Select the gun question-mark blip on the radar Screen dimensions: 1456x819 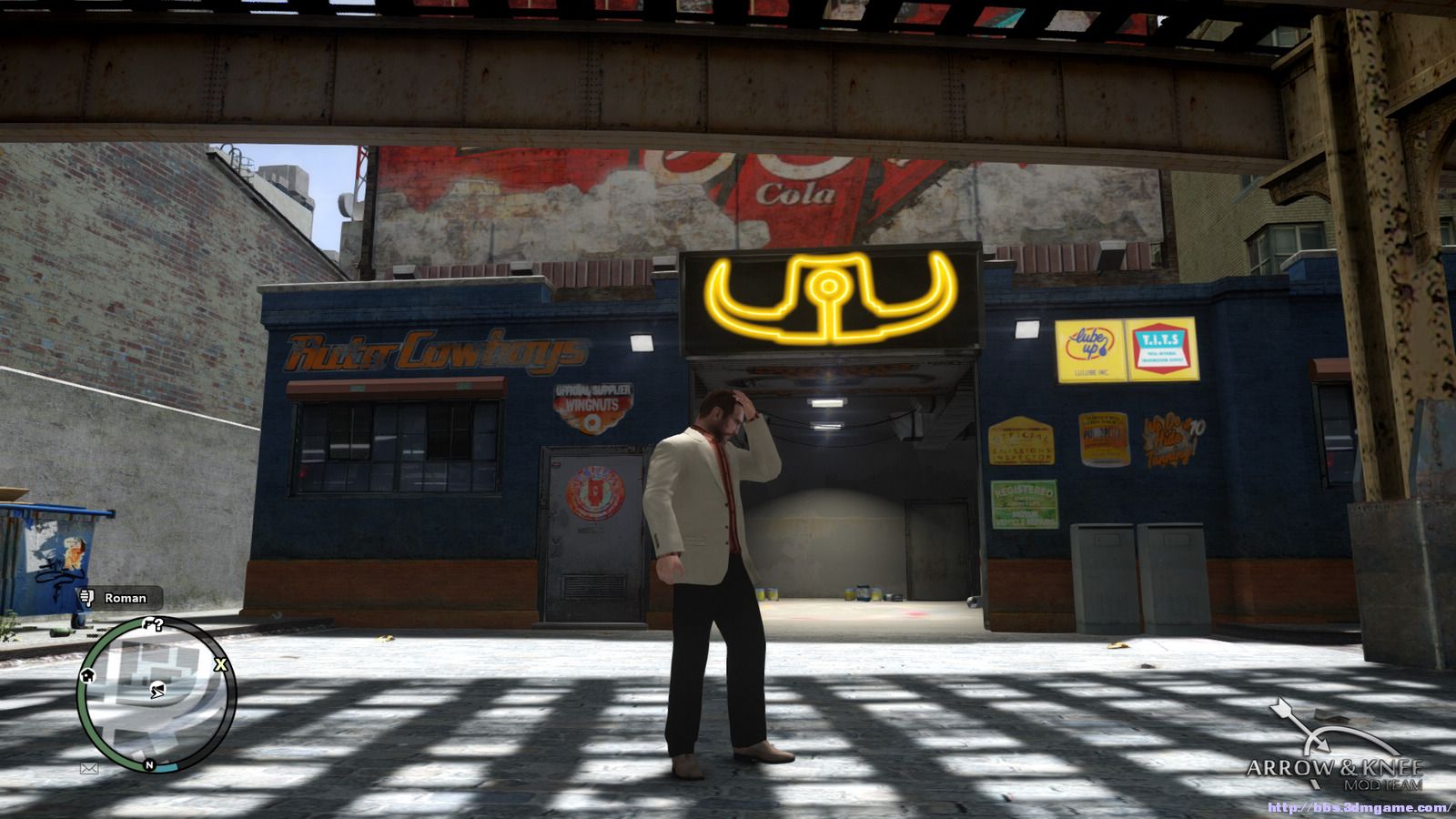coord(153,625)
